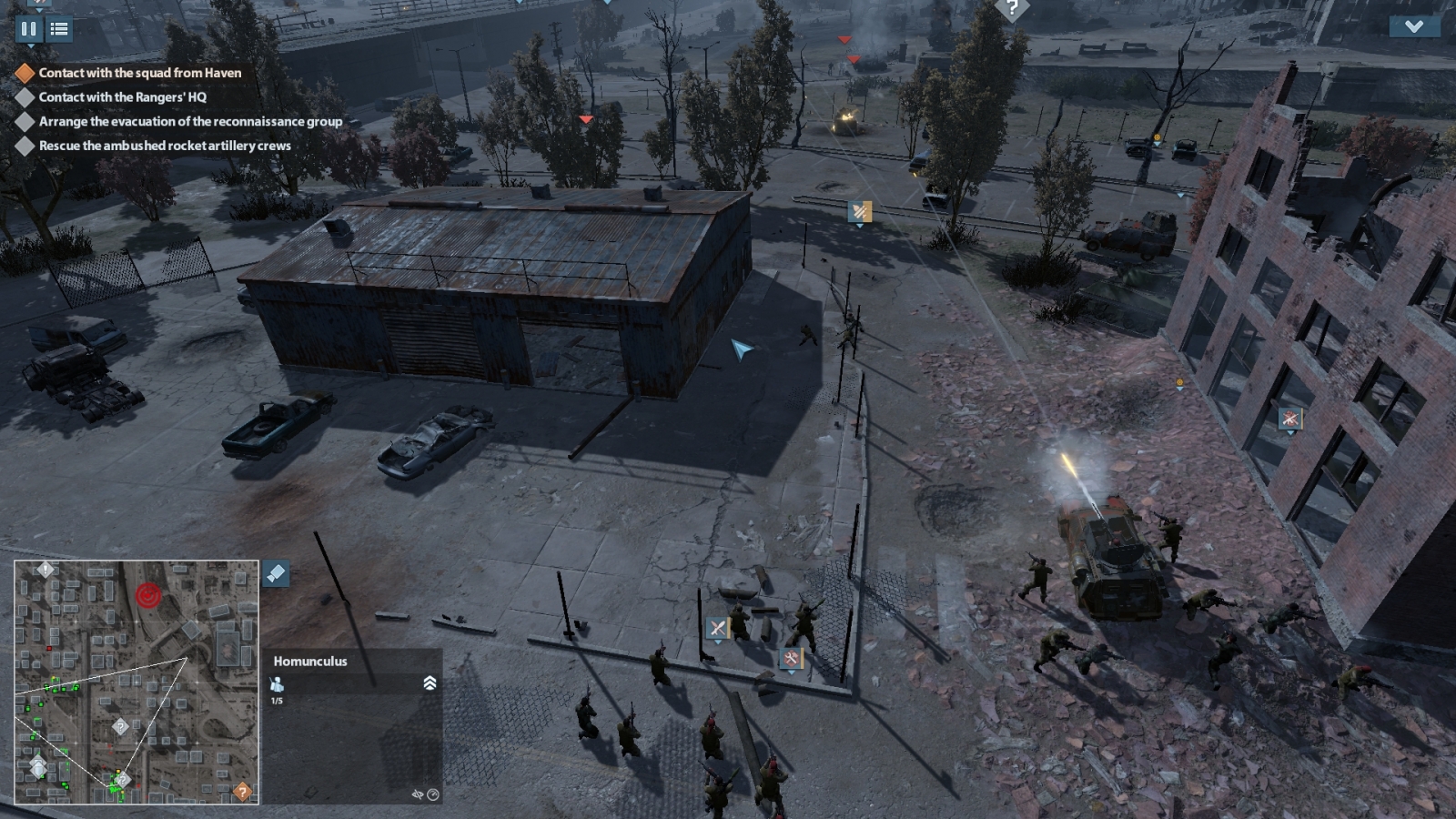Select the Homunculus squad soldier icon
This screenshot has width=1456, height=819.
(278, 684)
